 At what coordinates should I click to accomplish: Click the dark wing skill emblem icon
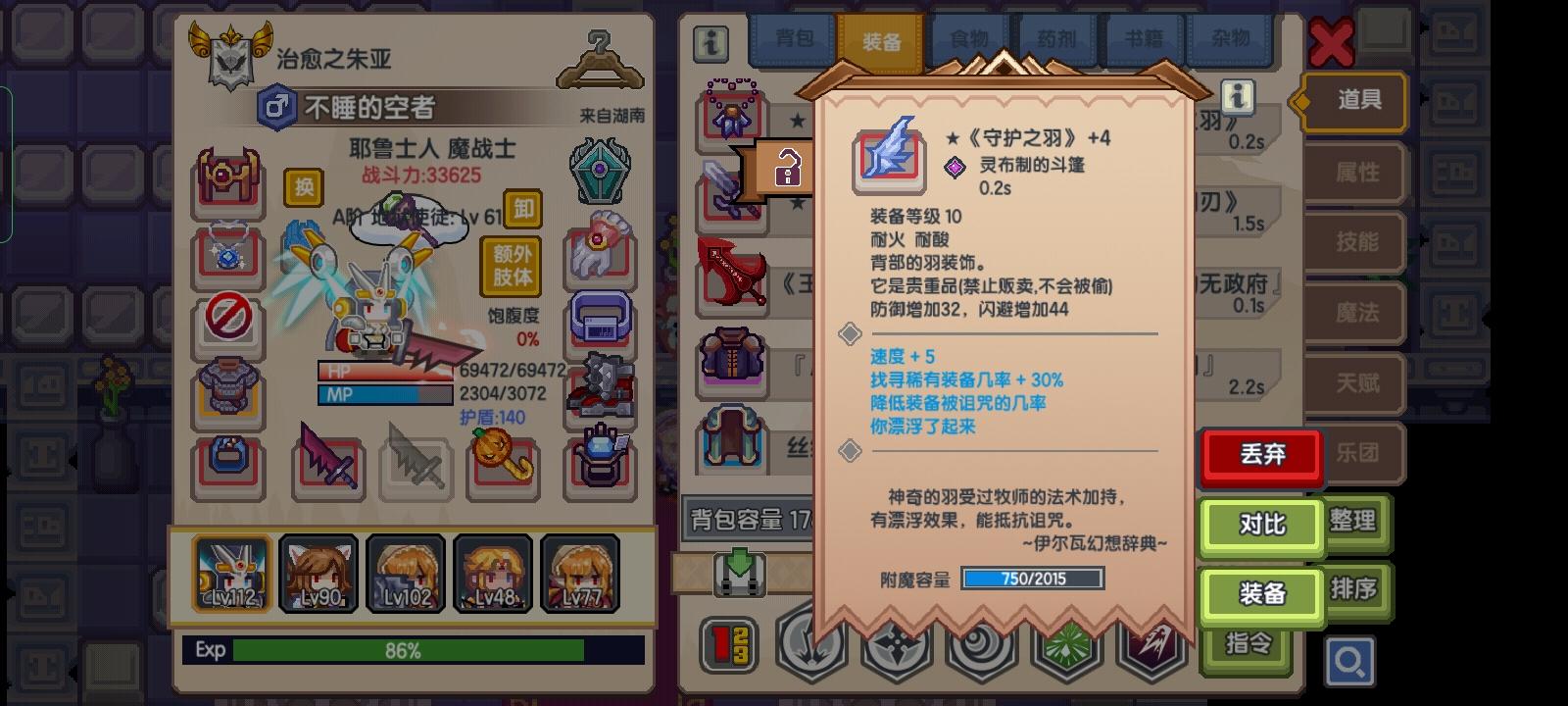[1154, 646]
